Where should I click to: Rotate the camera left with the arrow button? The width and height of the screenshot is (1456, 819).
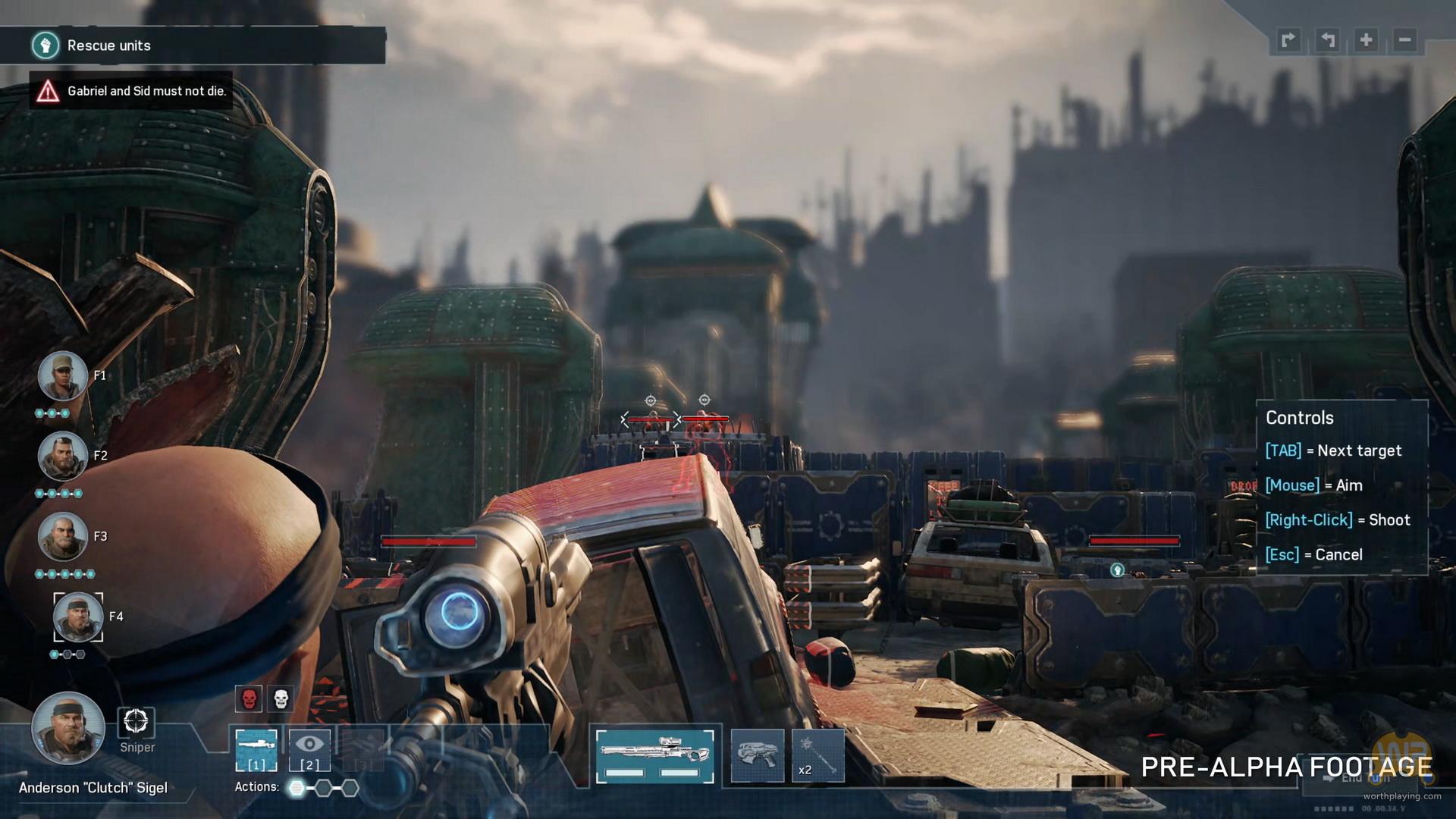(x=1327, y=40)
